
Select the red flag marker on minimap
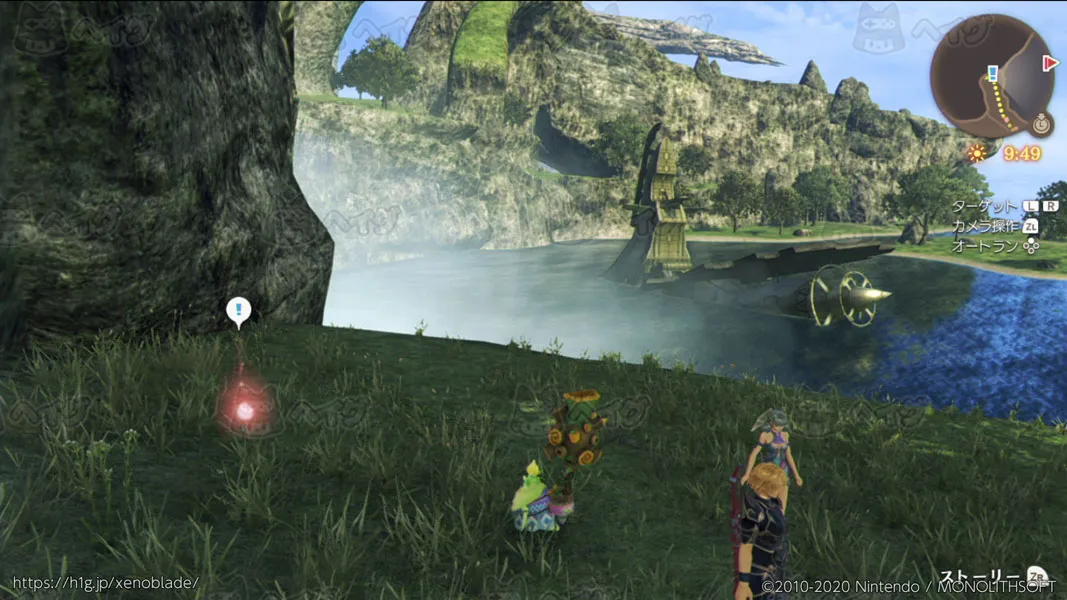pyautogui.click(x=1050, y=63)
